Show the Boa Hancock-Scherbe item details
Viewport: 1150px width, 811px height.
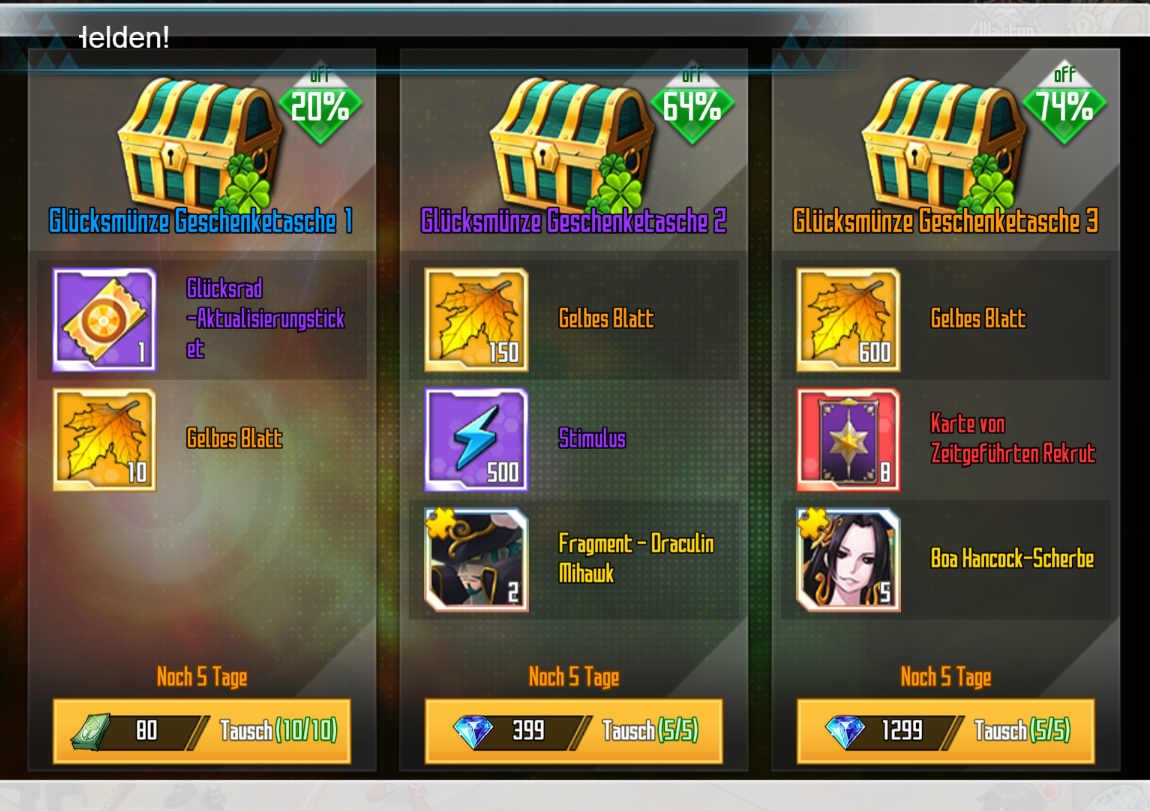(848, 560)
